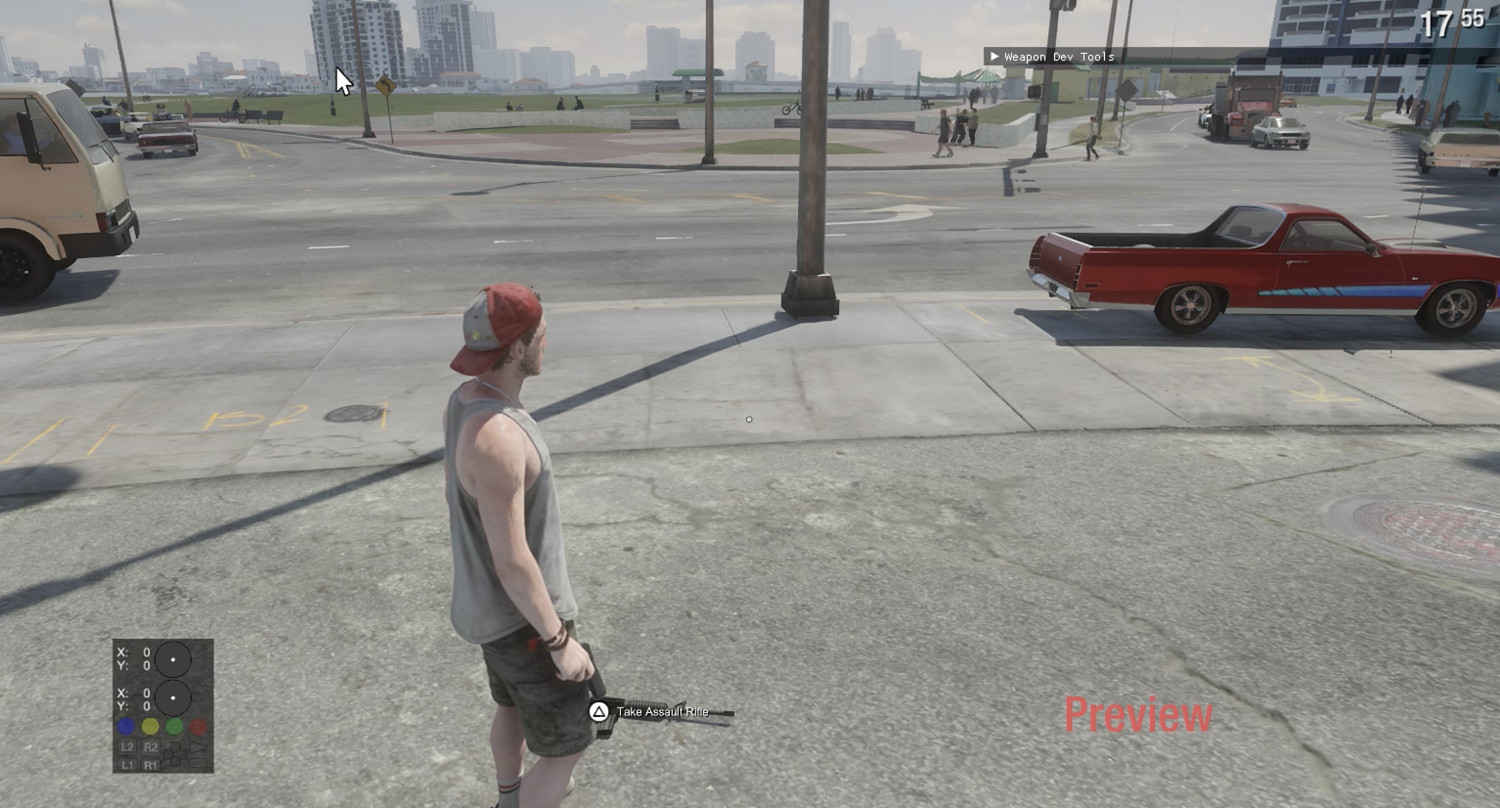Select the L2 trigger icon
1500x808 pixels.
(x=129, y=747)
